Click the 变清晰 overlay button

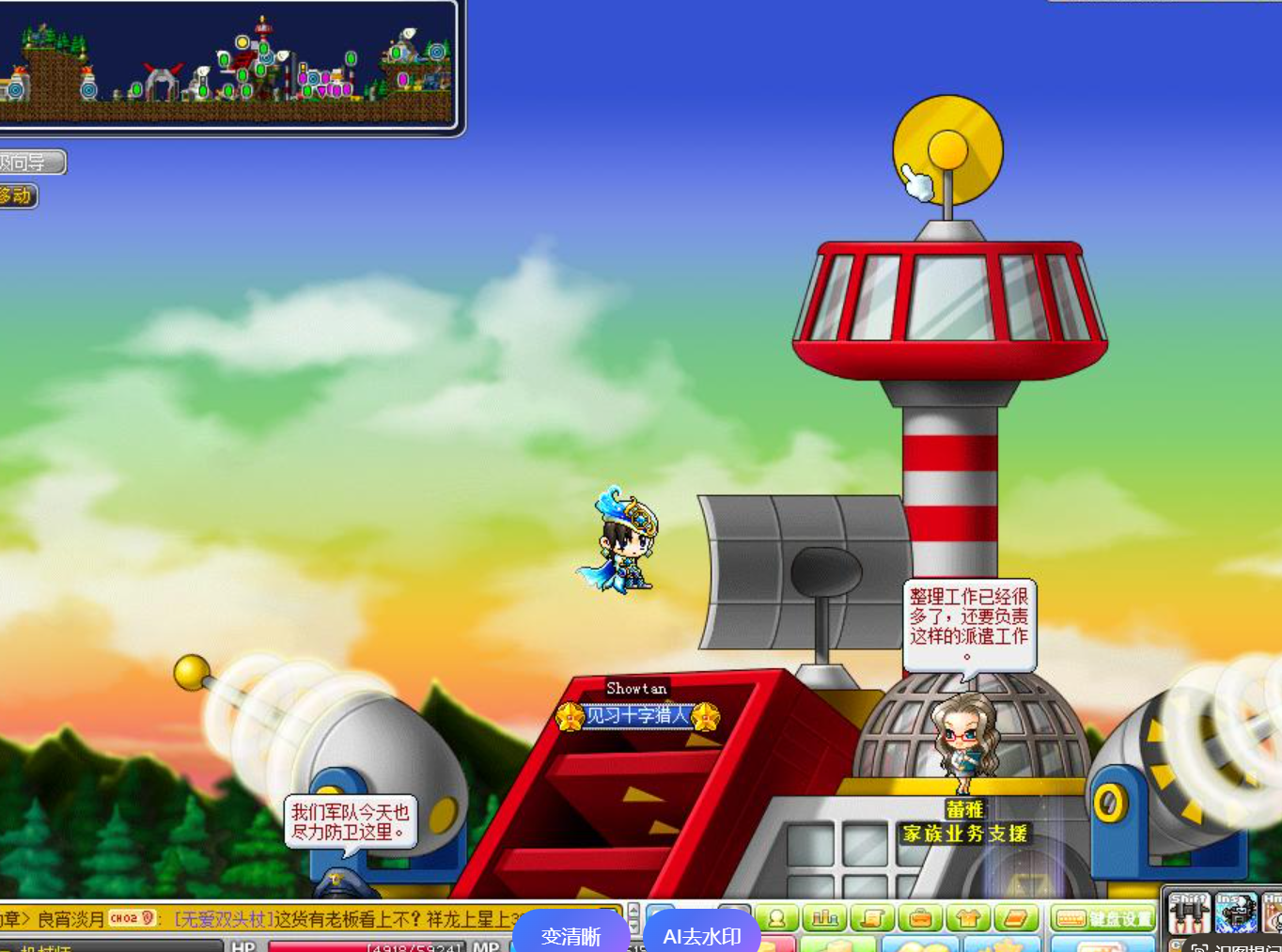[571, 935]
